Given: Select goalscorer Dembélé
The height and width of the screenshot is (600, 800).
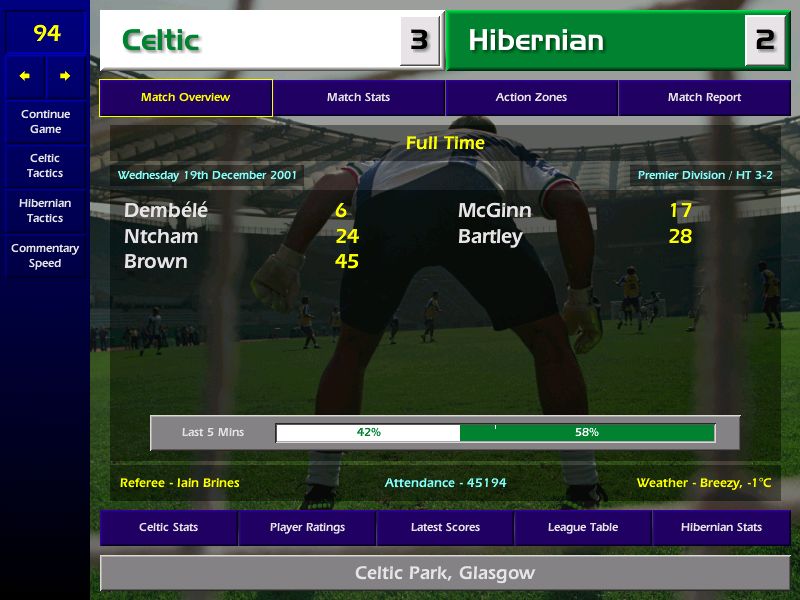Looking at the screenshot, I should (x=165, y=211).
